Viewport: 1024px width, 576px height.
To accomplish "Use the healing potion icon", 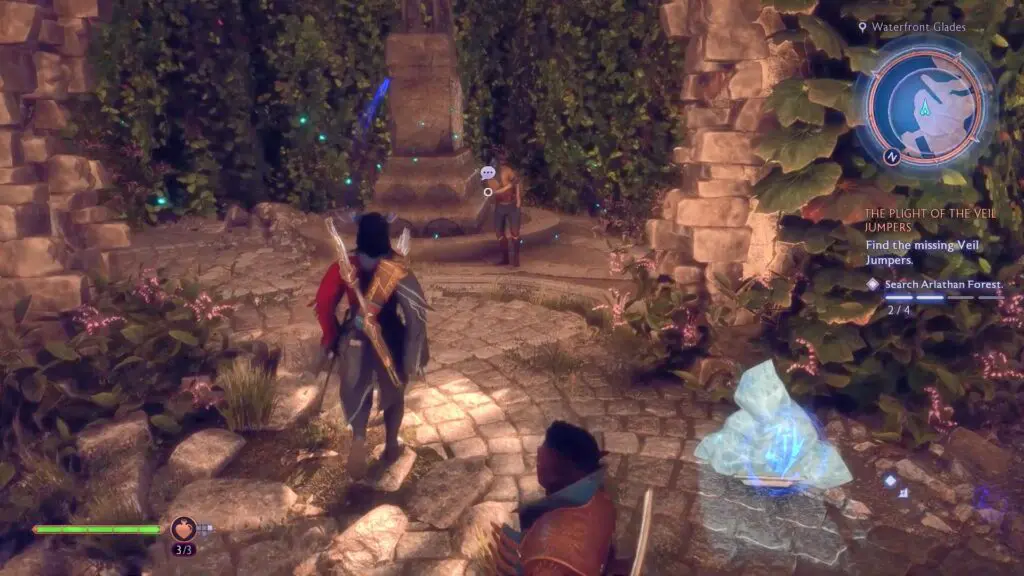I will pyautogui.click(x=183, y=528).
